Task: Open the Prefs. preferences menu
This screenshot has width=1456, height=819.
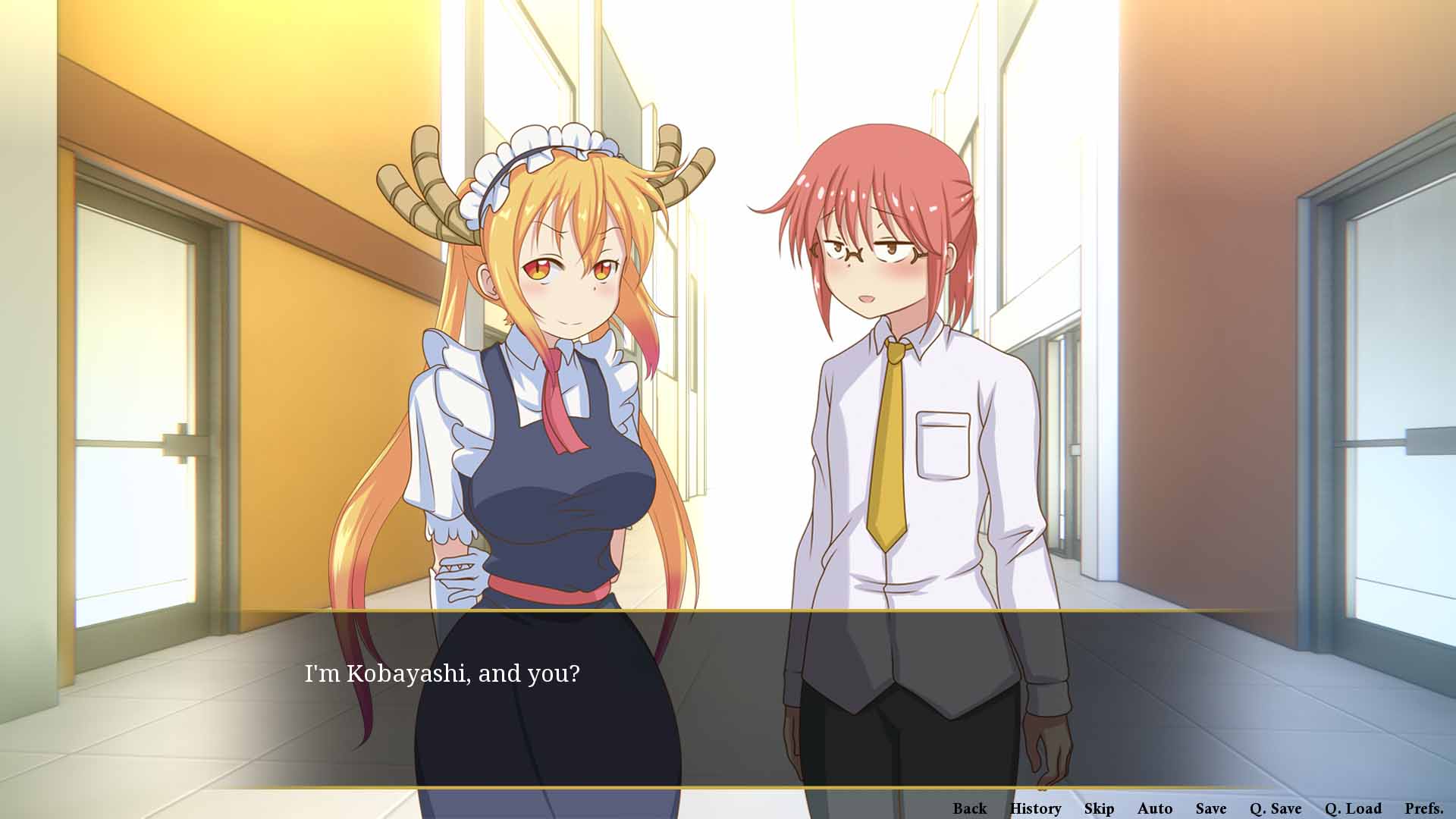Action: pos(1423,808)
